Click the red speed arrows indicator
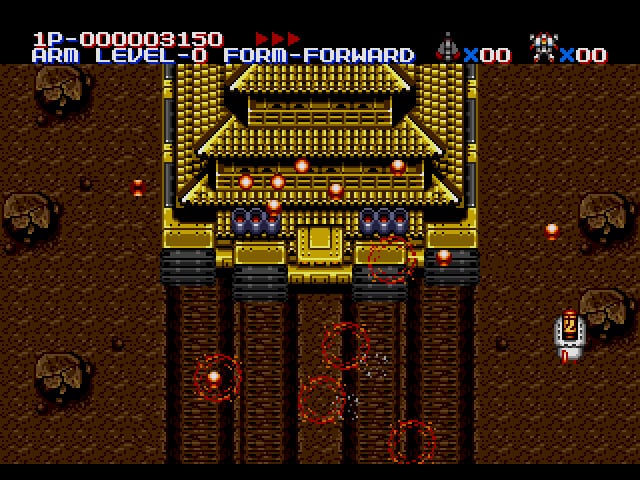Viewport: 640px width, 480px height. [277, 38]
